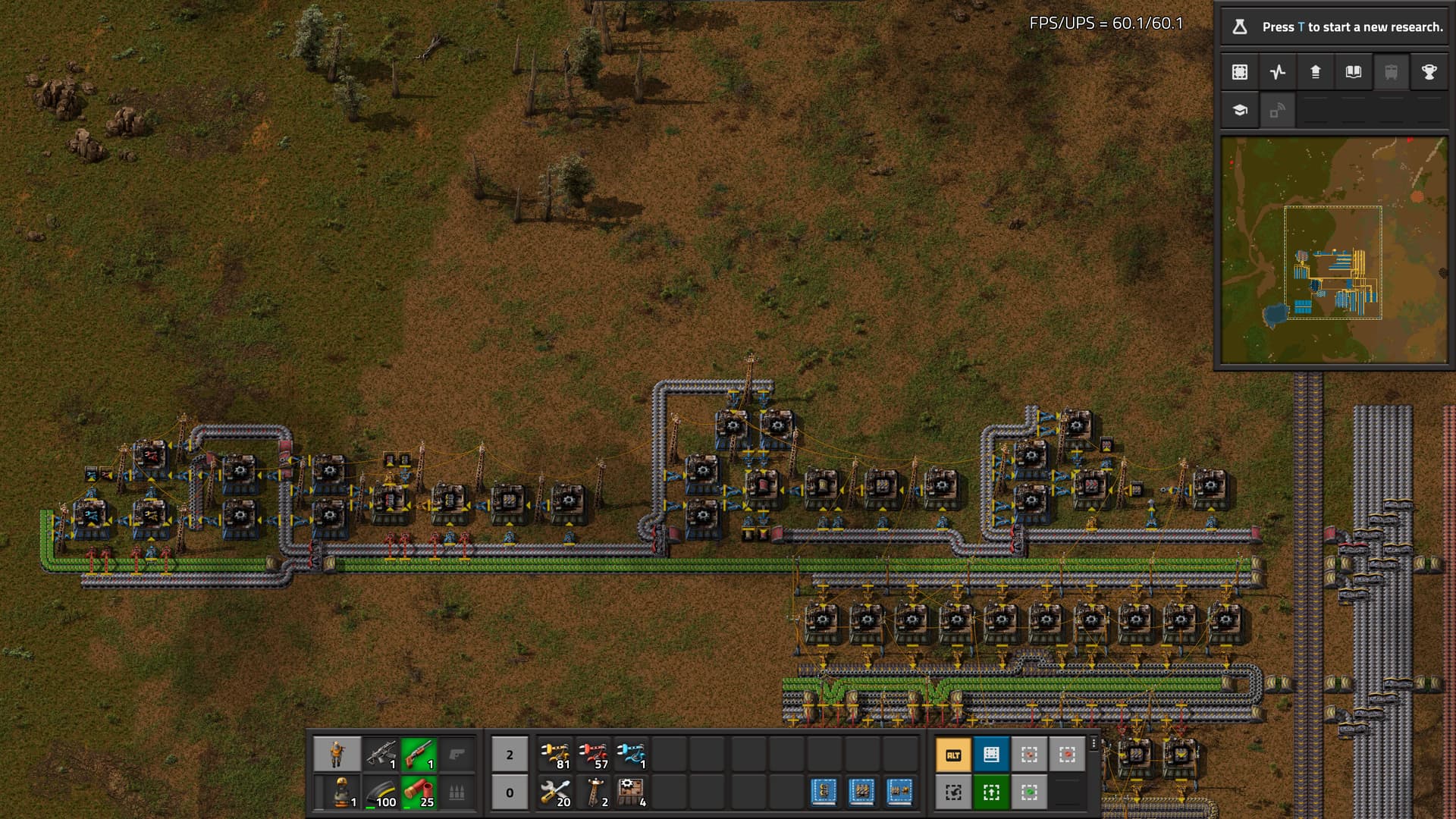Switch to the submachine gun weapon slot
The width and height of the screenshot is (1456, 819).
point(381,755)
